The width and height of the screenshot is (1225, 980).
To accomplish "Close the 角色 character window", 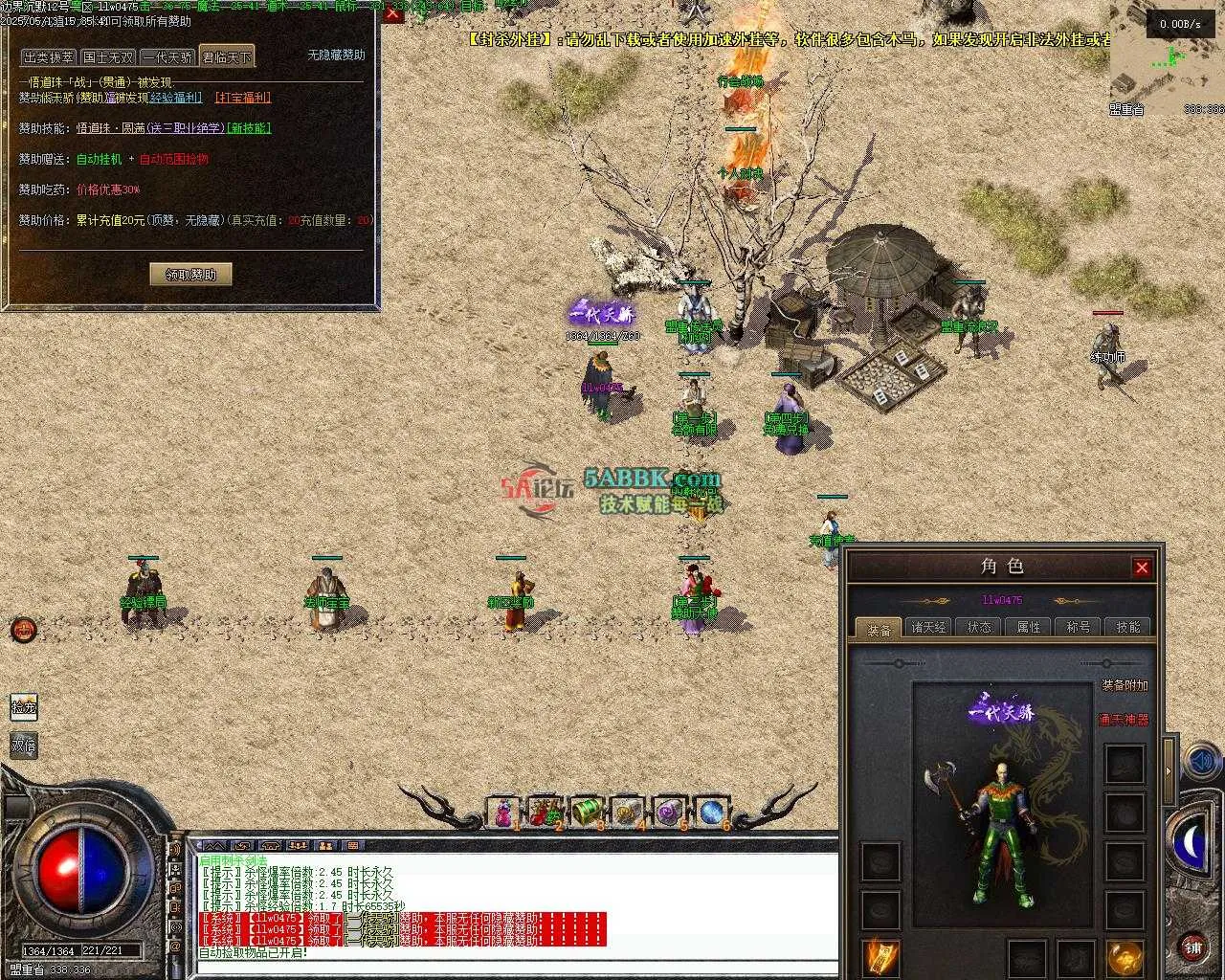I will point(1142,568).
